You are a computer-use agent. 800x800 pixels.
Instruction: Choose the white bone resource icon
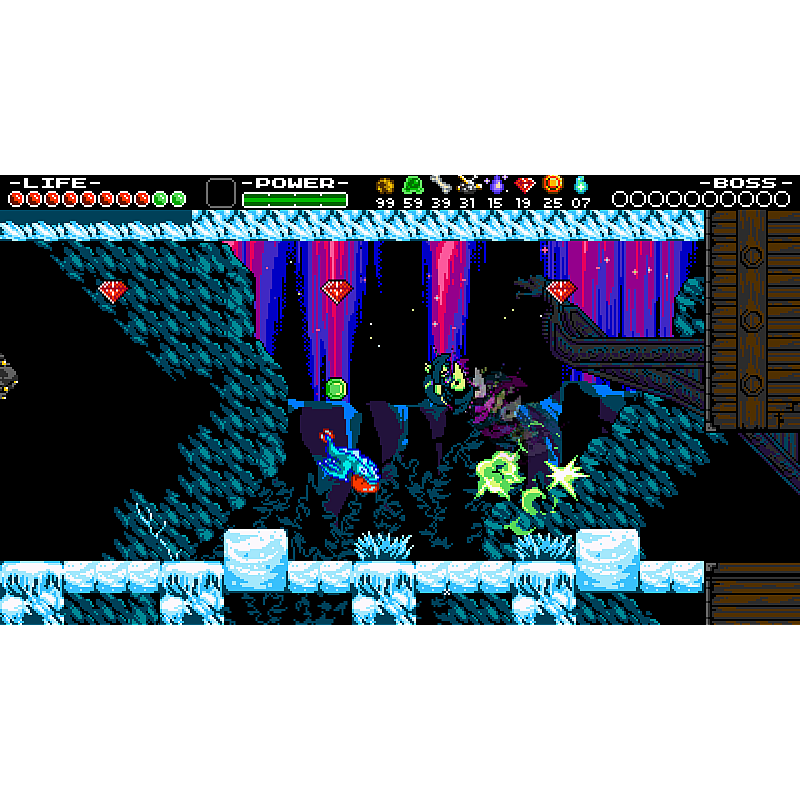pos(441,184)
